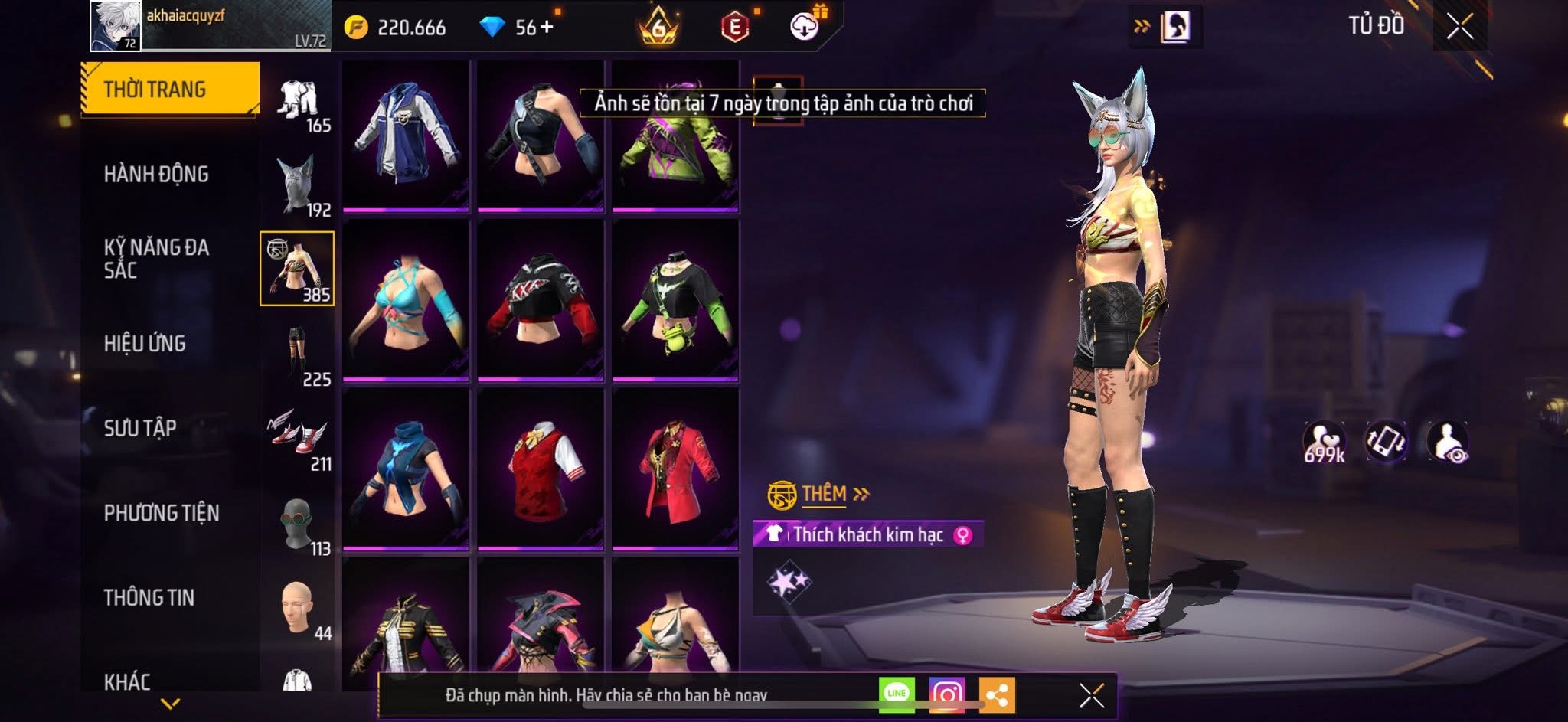Screen dimensions: 1568x722
Task: Share screenshot via LINE
Action: (x=897, y=694)
